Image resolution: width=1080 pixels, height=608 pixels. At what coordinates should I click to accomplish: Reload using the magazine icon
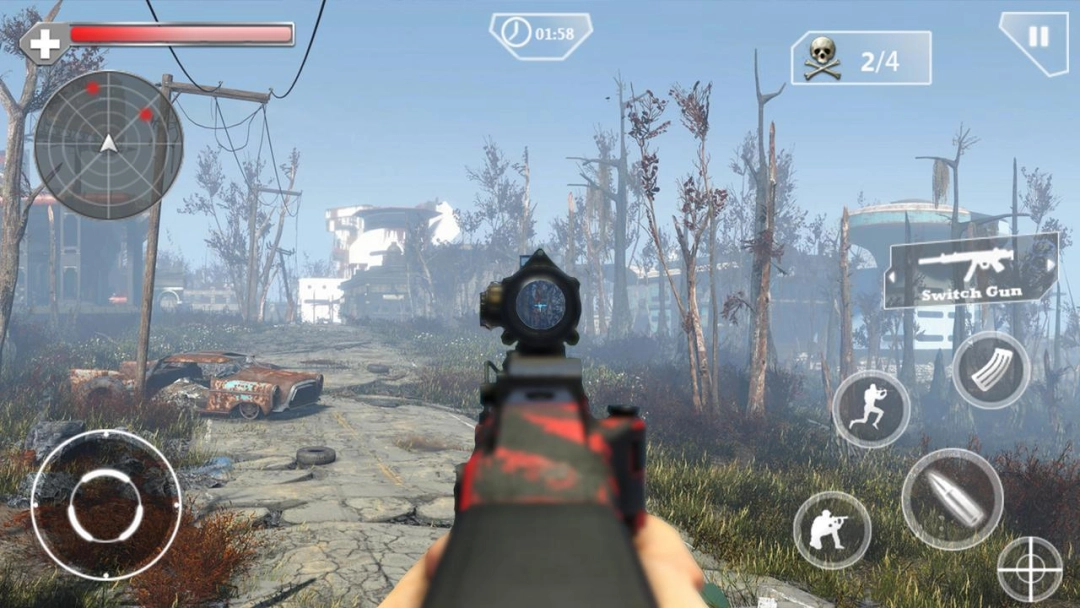click(990, 370)
